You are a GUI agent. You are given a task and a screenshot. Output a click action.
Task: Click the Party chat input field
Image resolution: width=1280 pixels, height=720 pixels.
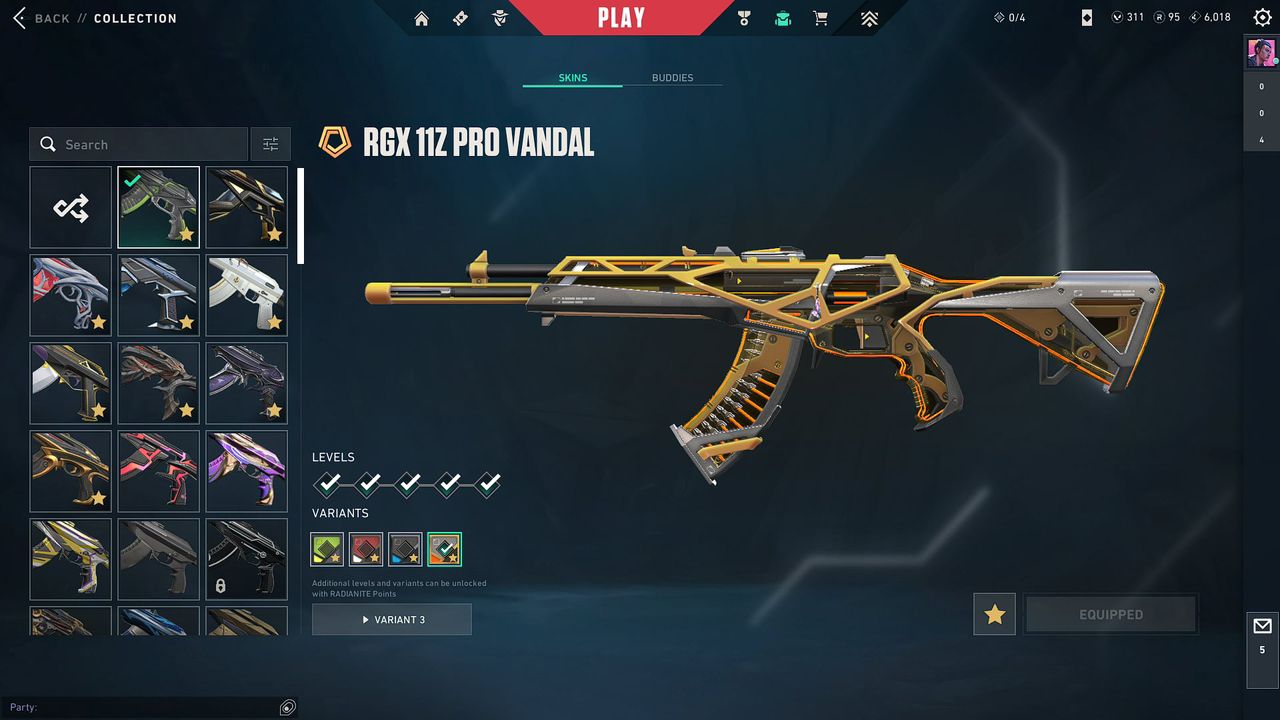pos(150,707)
